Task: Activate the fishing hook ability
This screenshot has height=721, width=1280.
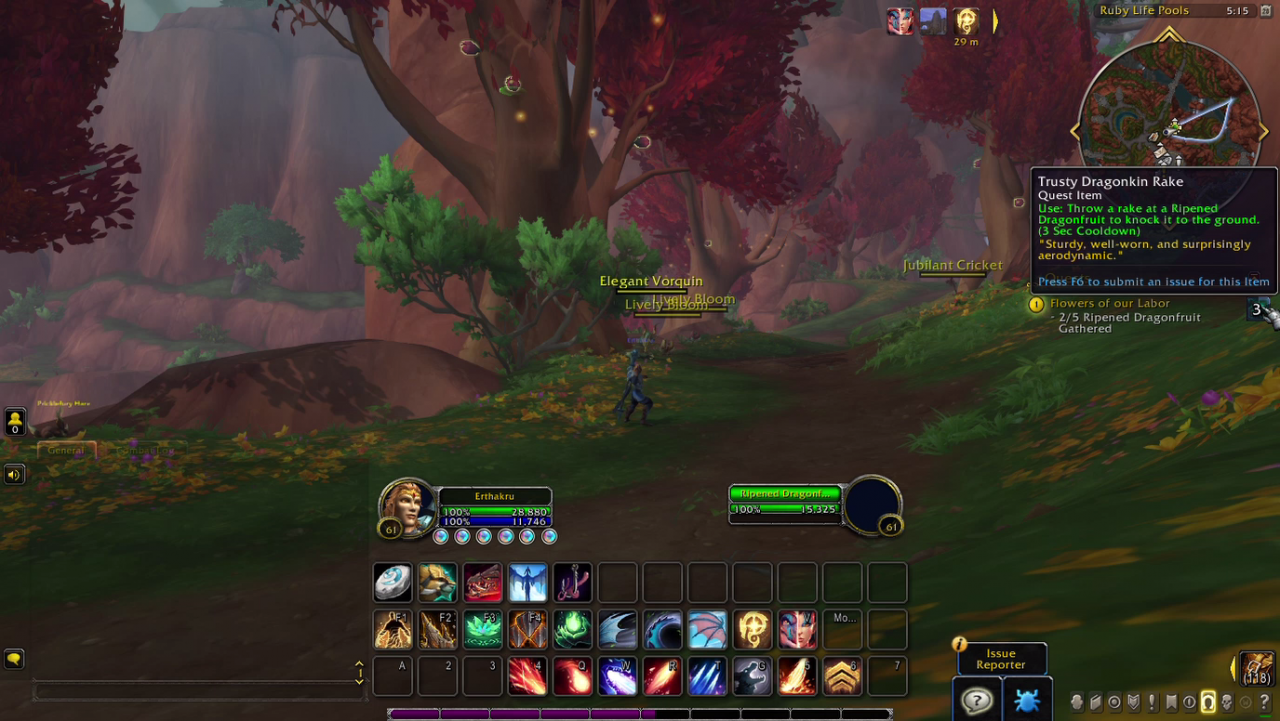Action: (x=572, y=582)
